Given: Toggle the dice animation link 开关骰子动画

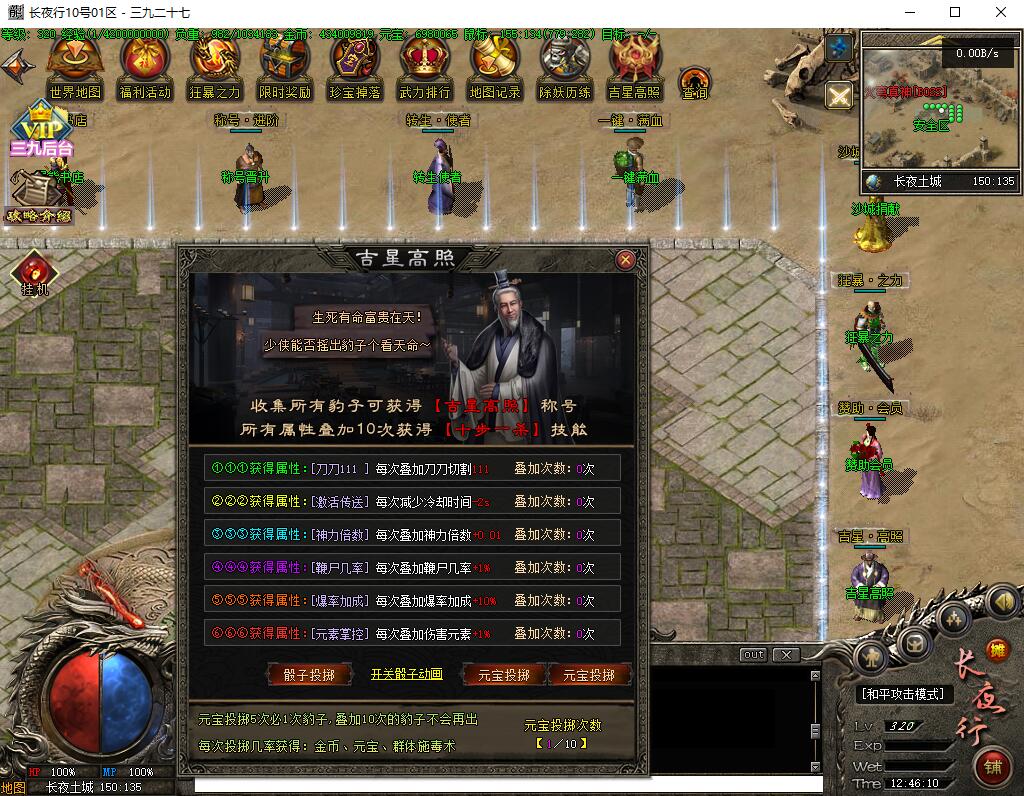Looking at the screenshot, I should [x=406, y=674].
